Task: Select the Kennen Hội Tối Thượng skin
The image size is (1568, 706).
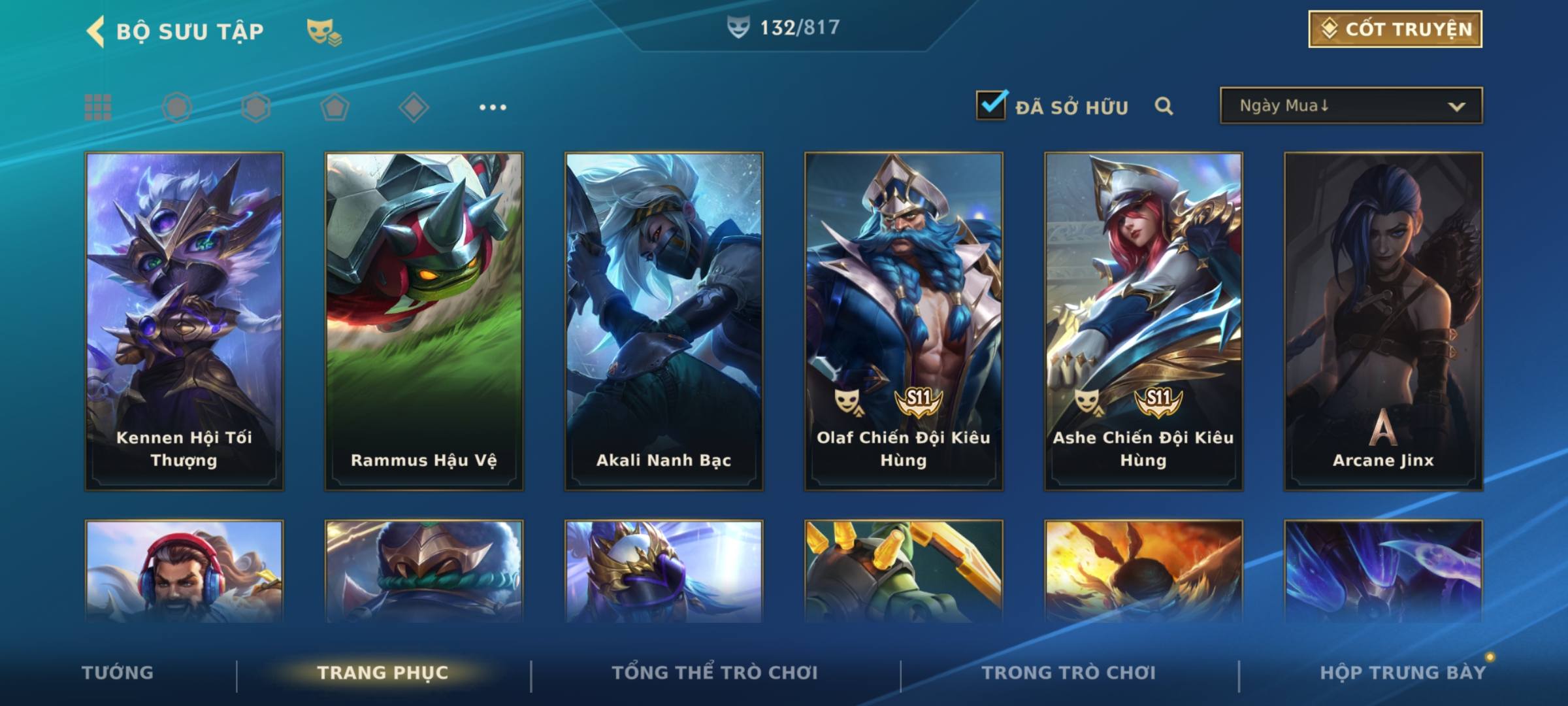Action: 184,321
